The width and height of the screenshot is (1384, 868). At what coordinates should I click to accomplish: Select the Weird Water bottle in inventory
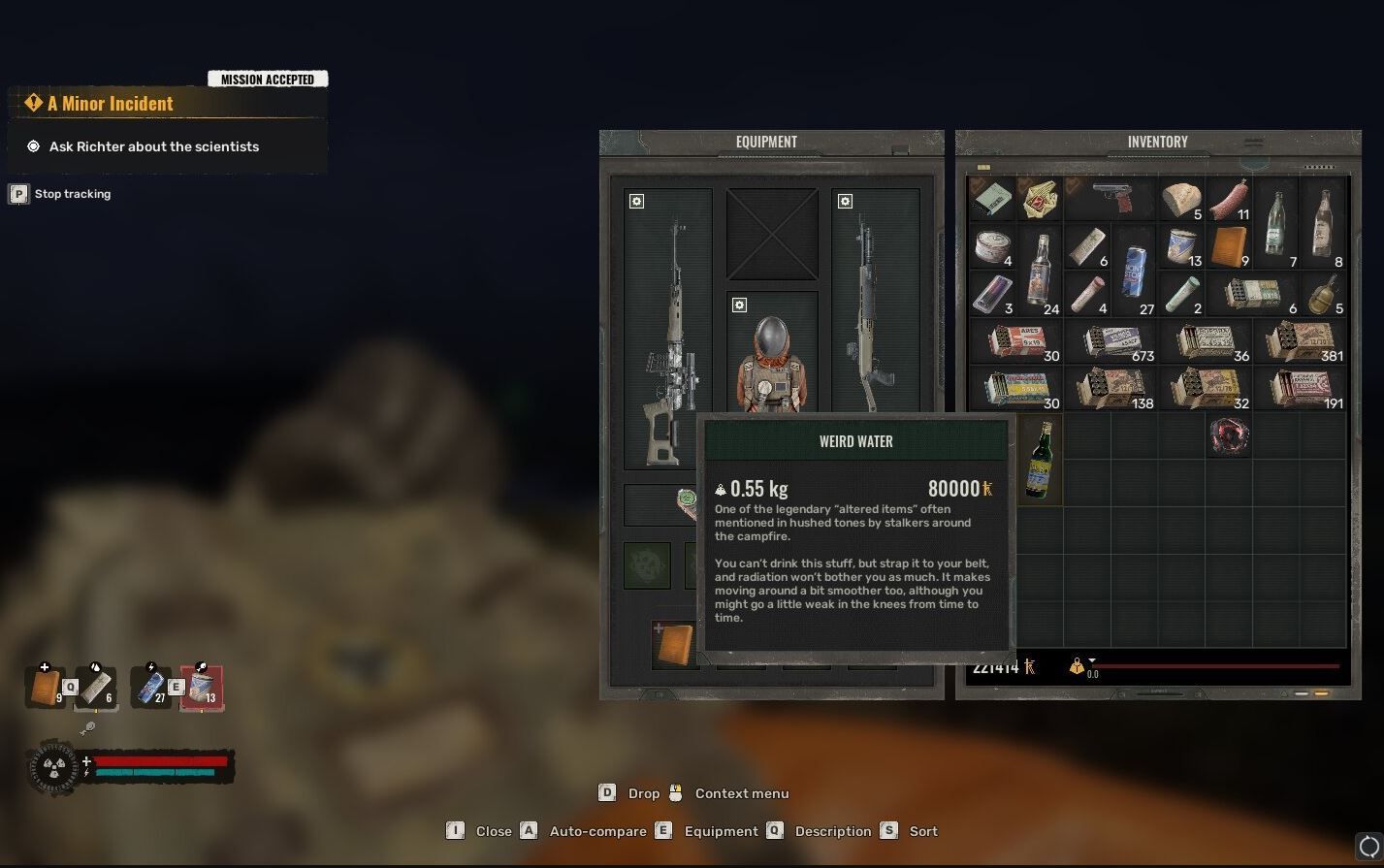pos(1039,459)
